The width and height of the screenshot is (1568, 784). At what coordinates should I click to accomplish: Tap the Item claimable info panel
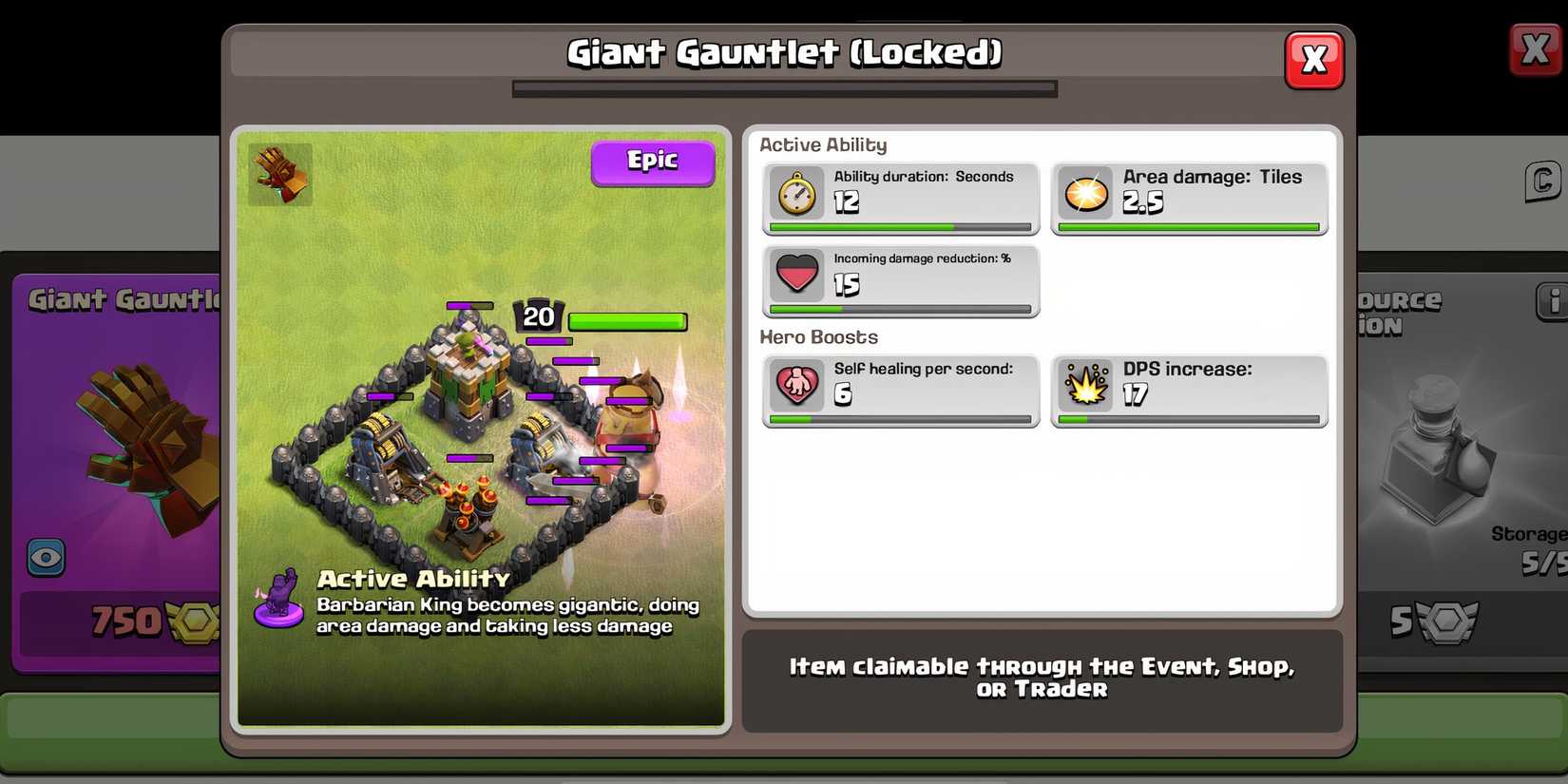1042,677
